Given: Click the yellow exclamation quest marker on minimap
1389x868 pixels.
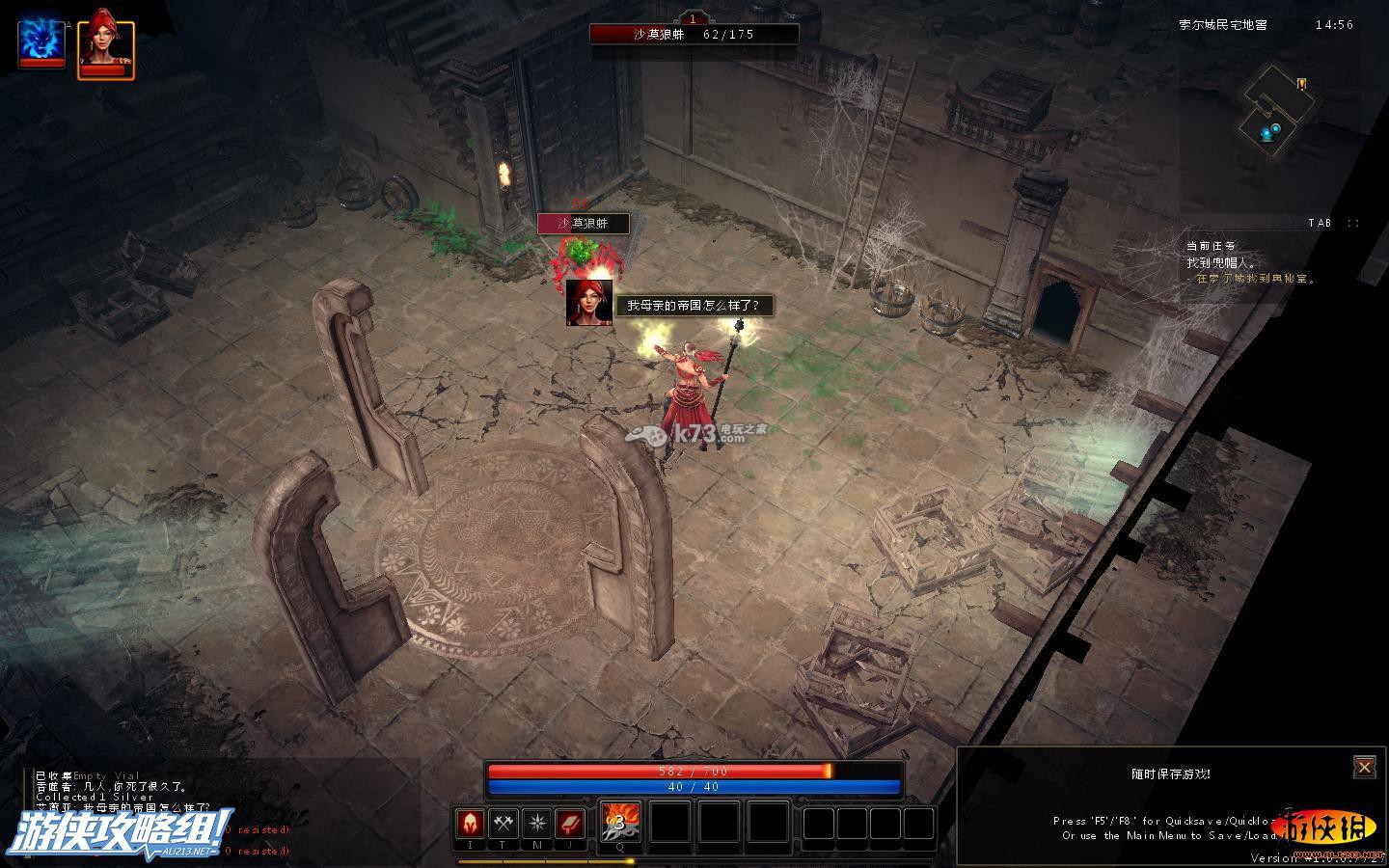Looking at the screenshot, I should (1301, 84).
